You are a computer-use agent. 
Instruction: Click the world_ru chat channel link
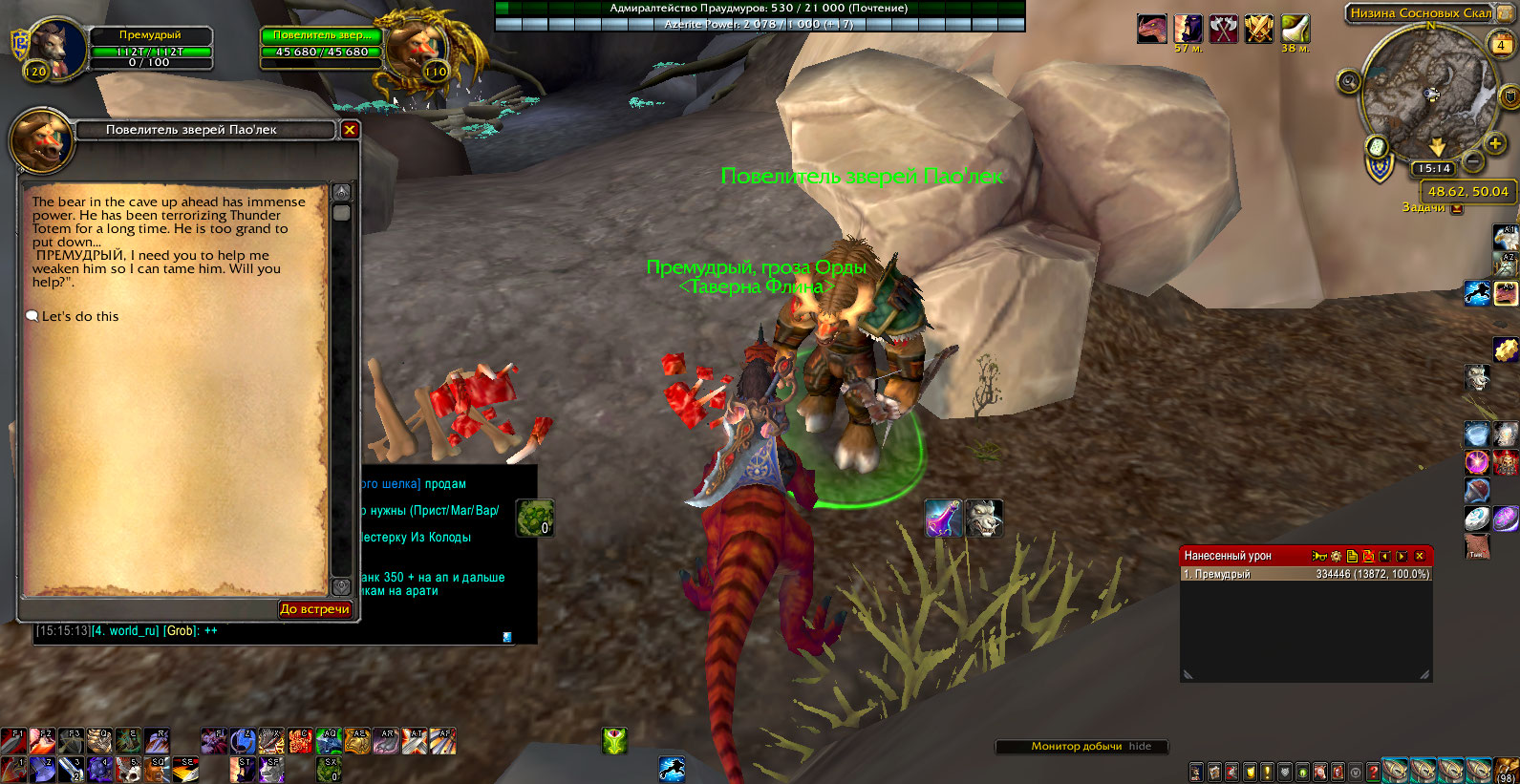tap(125, 631)
